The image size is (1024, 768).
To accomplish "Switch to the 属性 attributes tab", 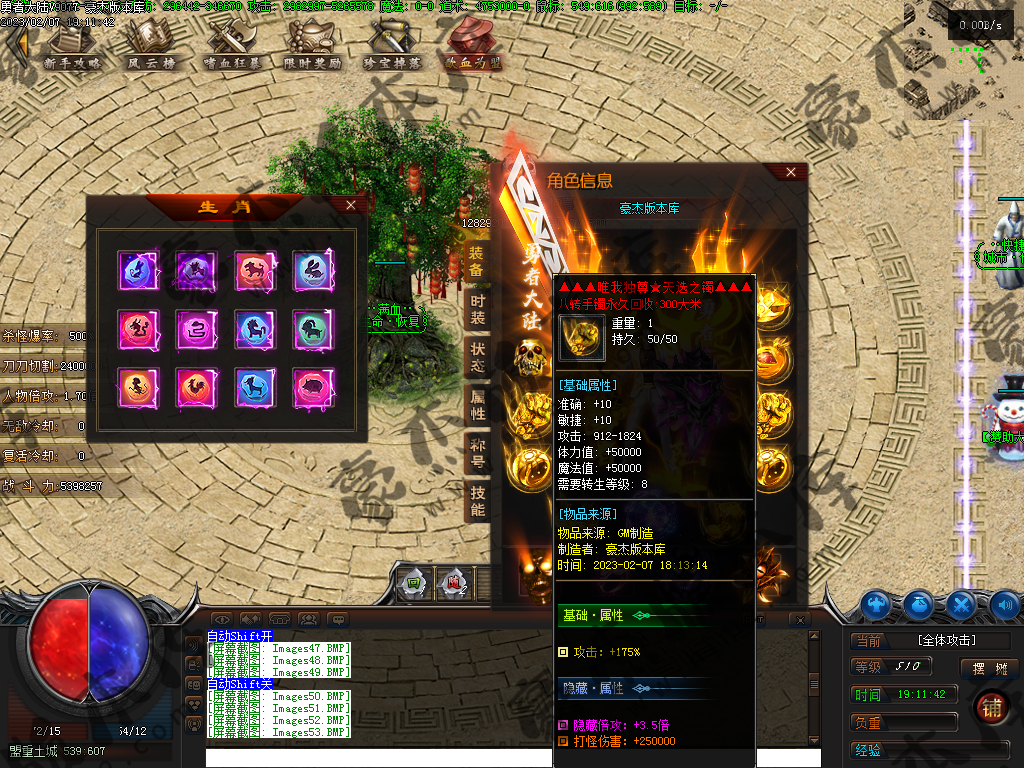I will point(477,404).
